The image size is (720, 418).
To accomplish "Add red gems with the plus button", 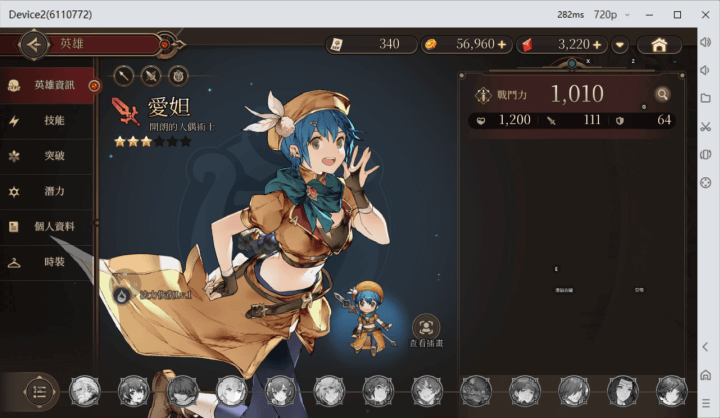I will 597,45.
